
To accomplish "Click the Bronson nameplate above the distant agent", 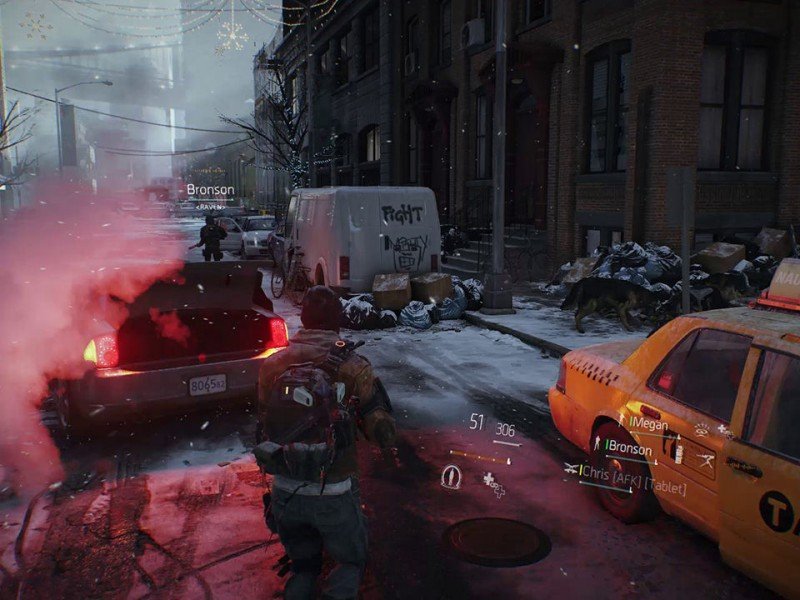I will (210, 189).
